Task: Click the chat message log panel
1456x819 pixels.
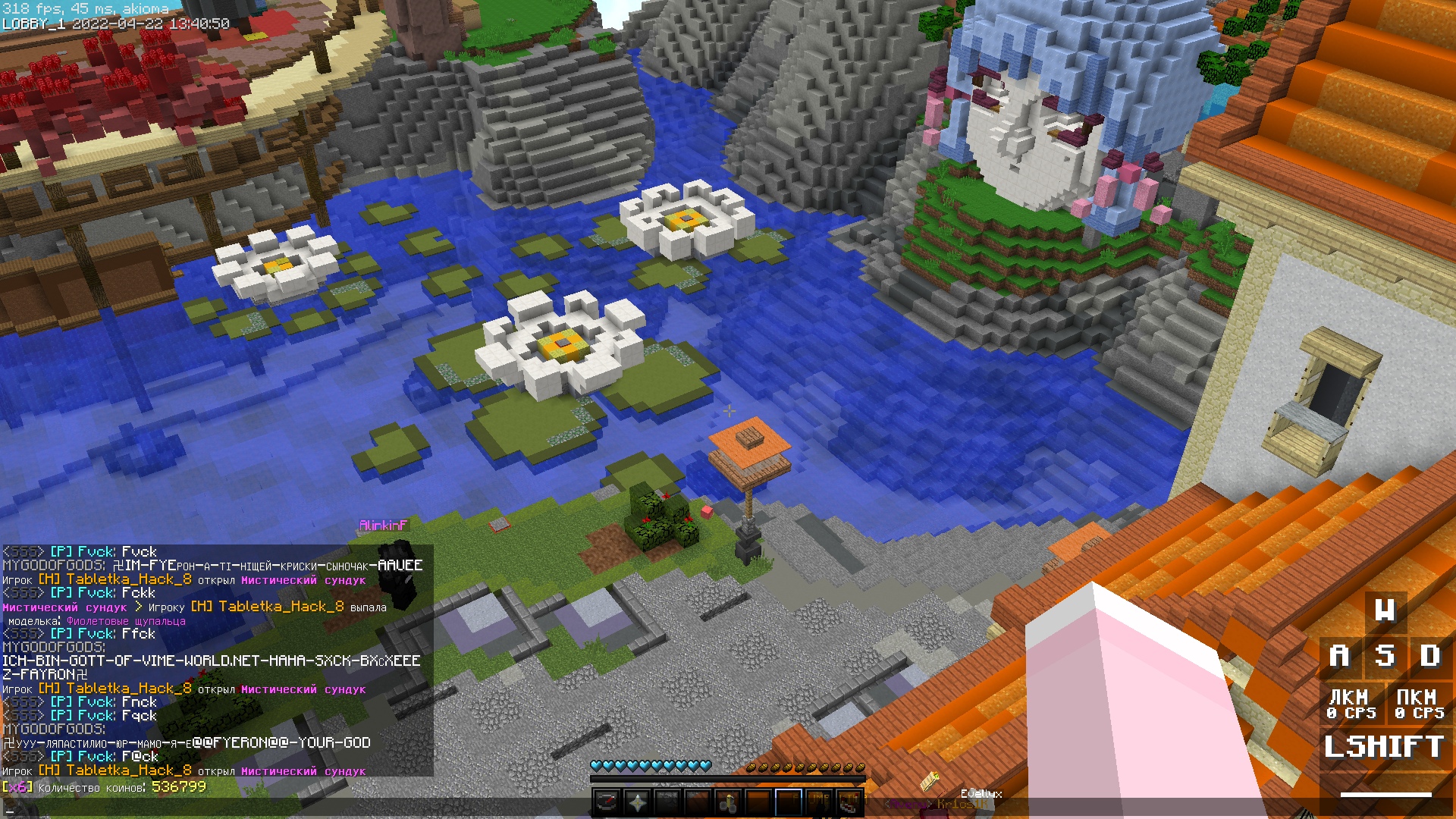Action: point(217,660)
